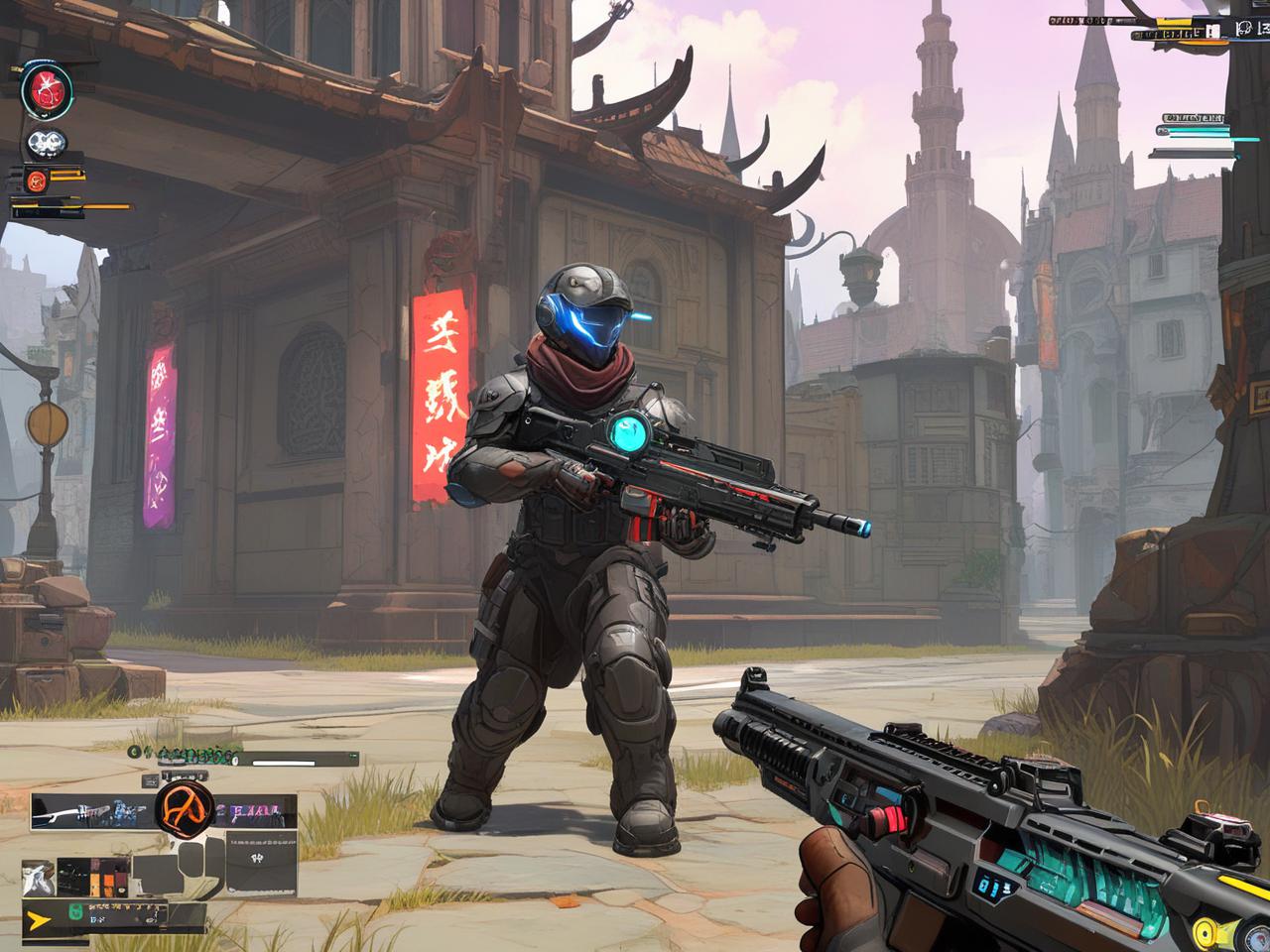Click the small orange round emblem icon
The image size is (1270, 952).
pos(37,180)
